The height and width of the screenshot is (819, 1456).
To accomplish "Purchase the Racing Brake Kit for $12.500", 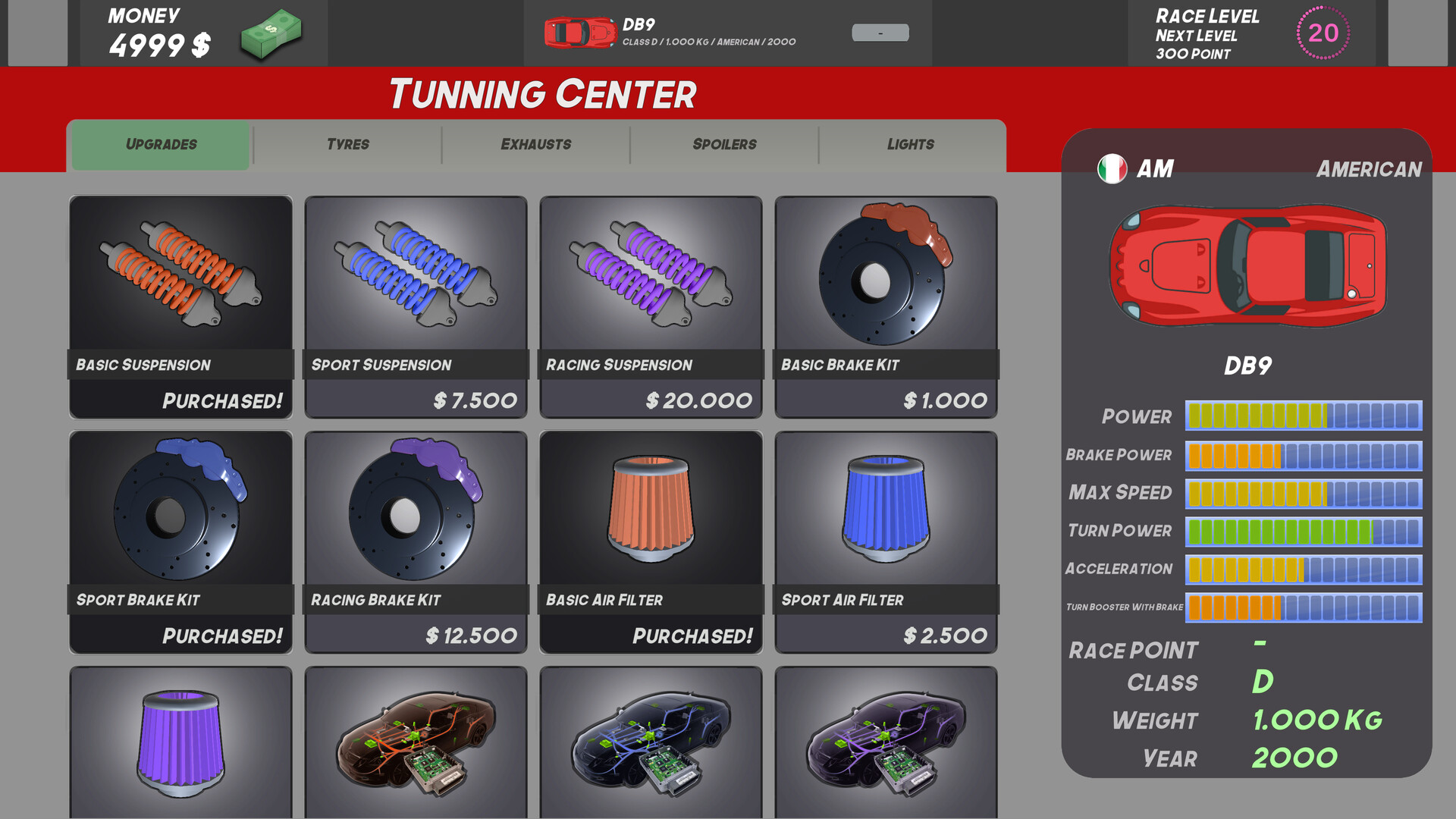I will (x=415, y=635).
